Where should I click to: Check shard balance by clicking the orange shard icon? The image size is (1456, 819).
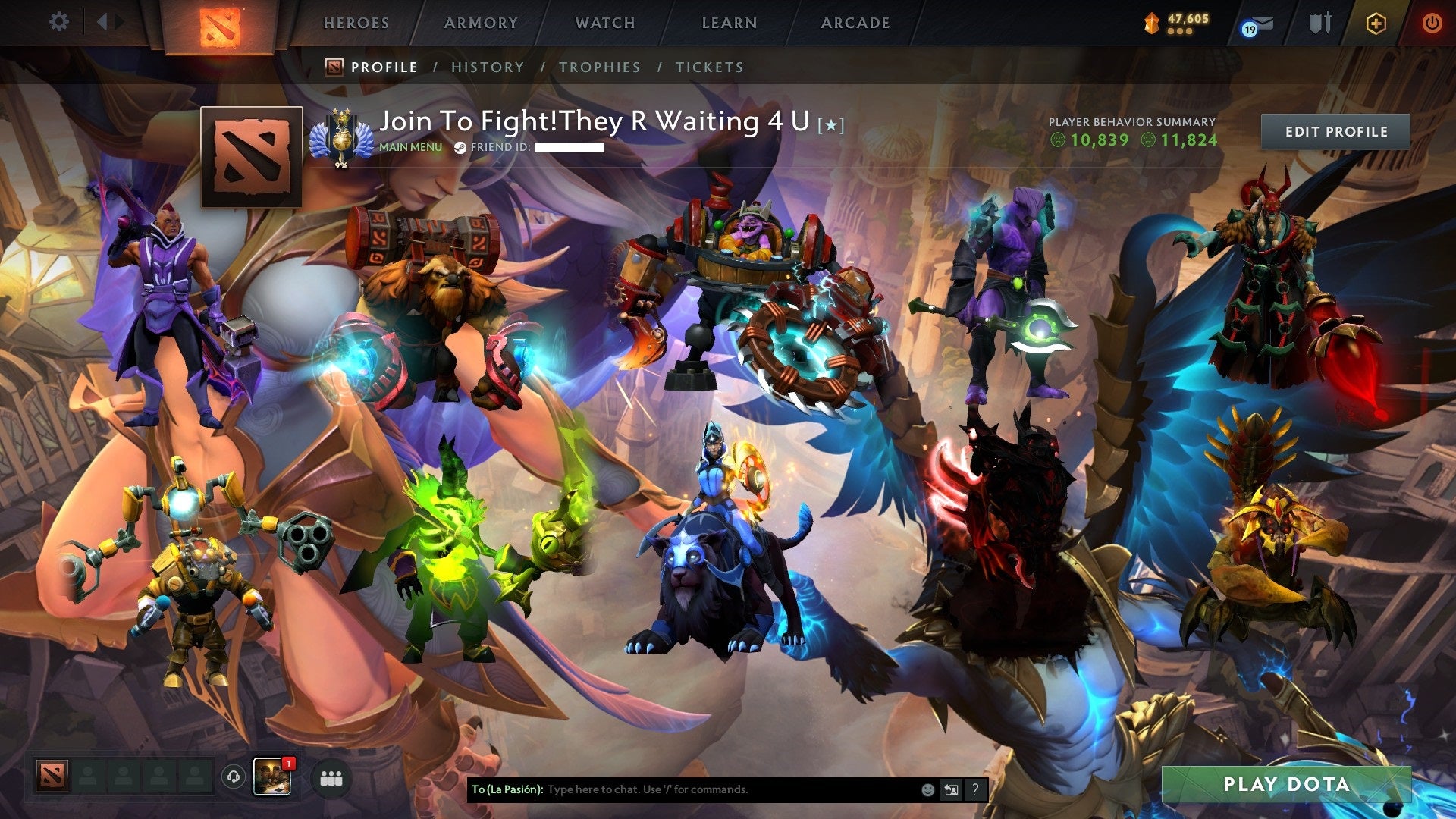pyautogui.click(x=1151, y=23)
